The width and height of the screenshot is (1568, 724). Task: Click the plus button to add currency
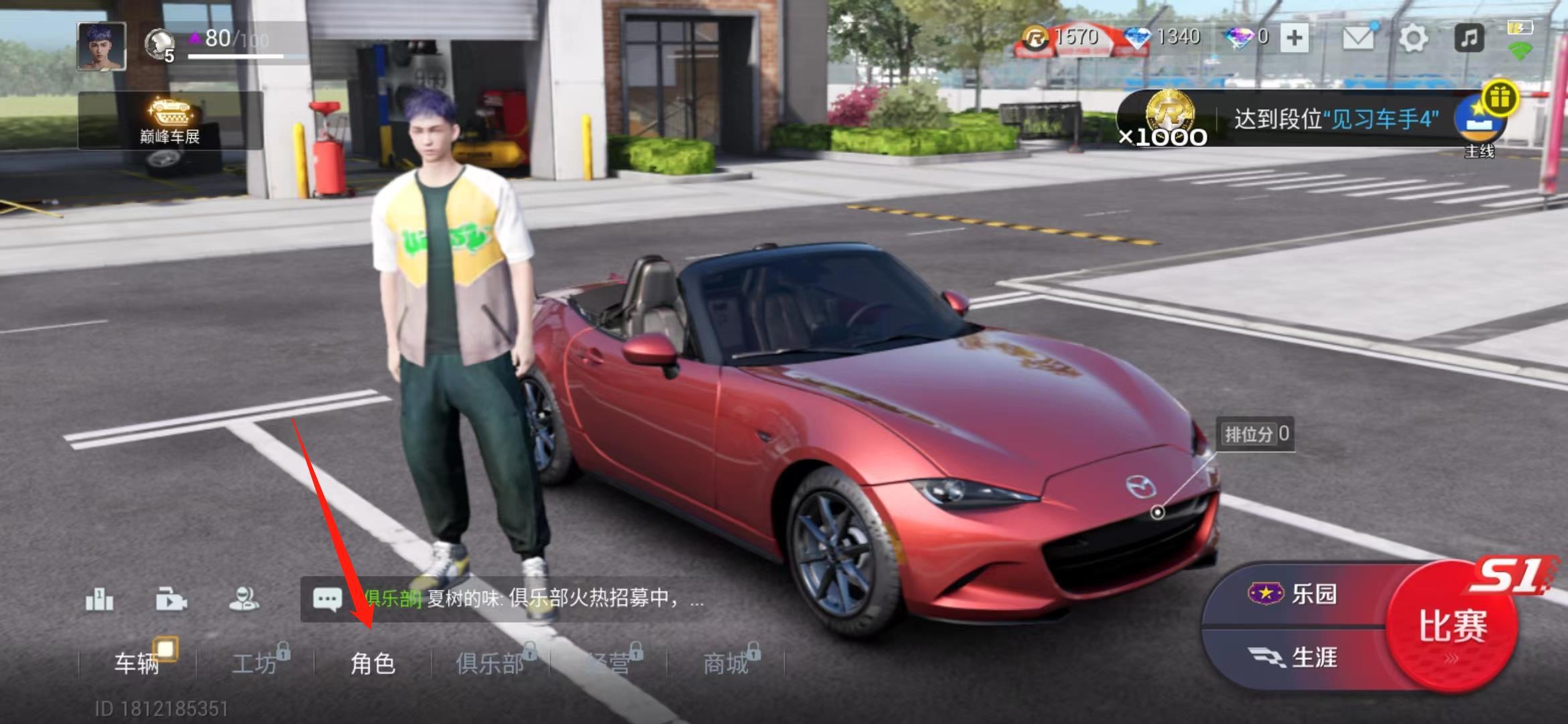1294,38
